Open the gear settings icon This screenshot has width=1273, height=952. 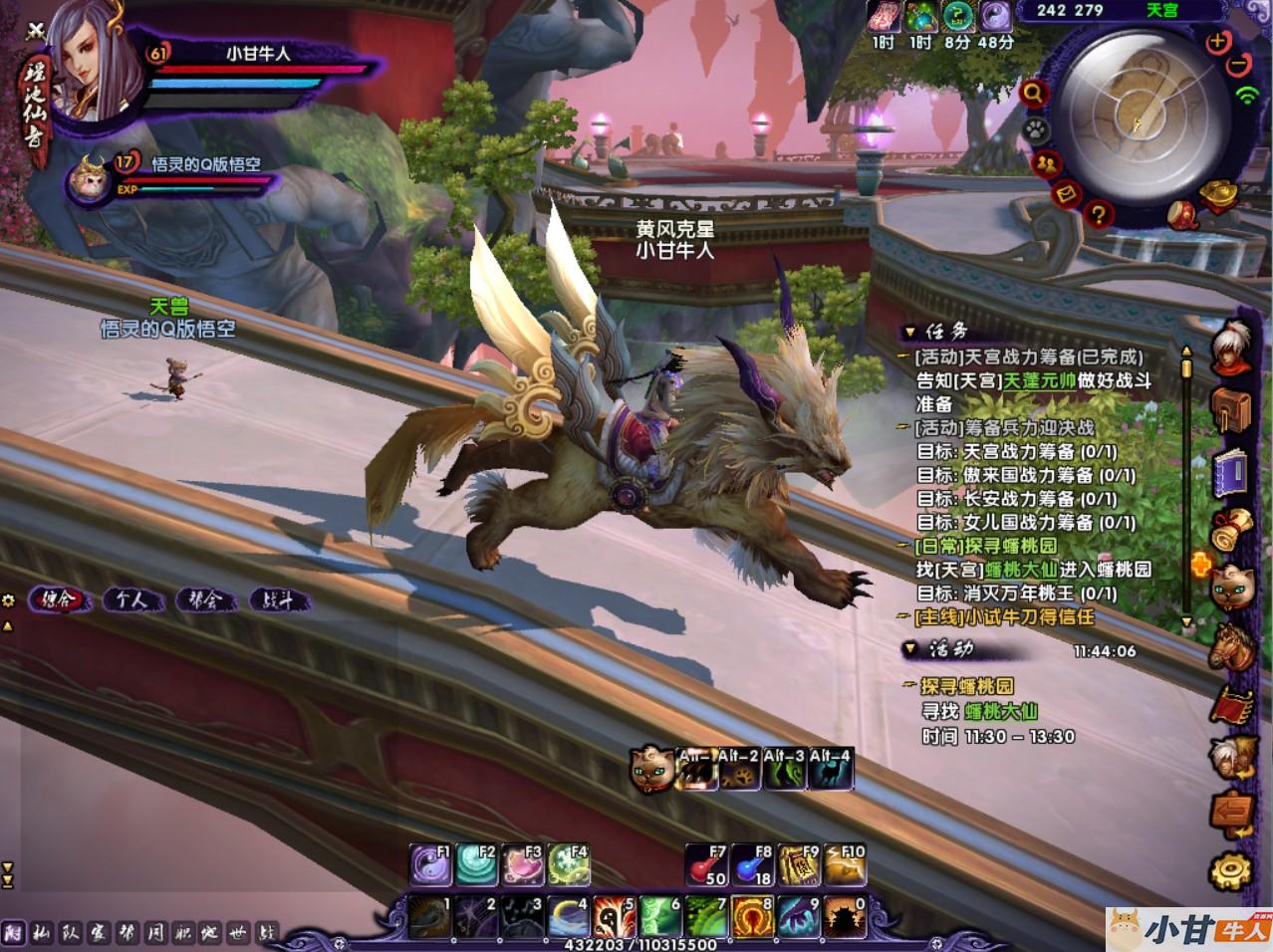tap(1230, 872)
